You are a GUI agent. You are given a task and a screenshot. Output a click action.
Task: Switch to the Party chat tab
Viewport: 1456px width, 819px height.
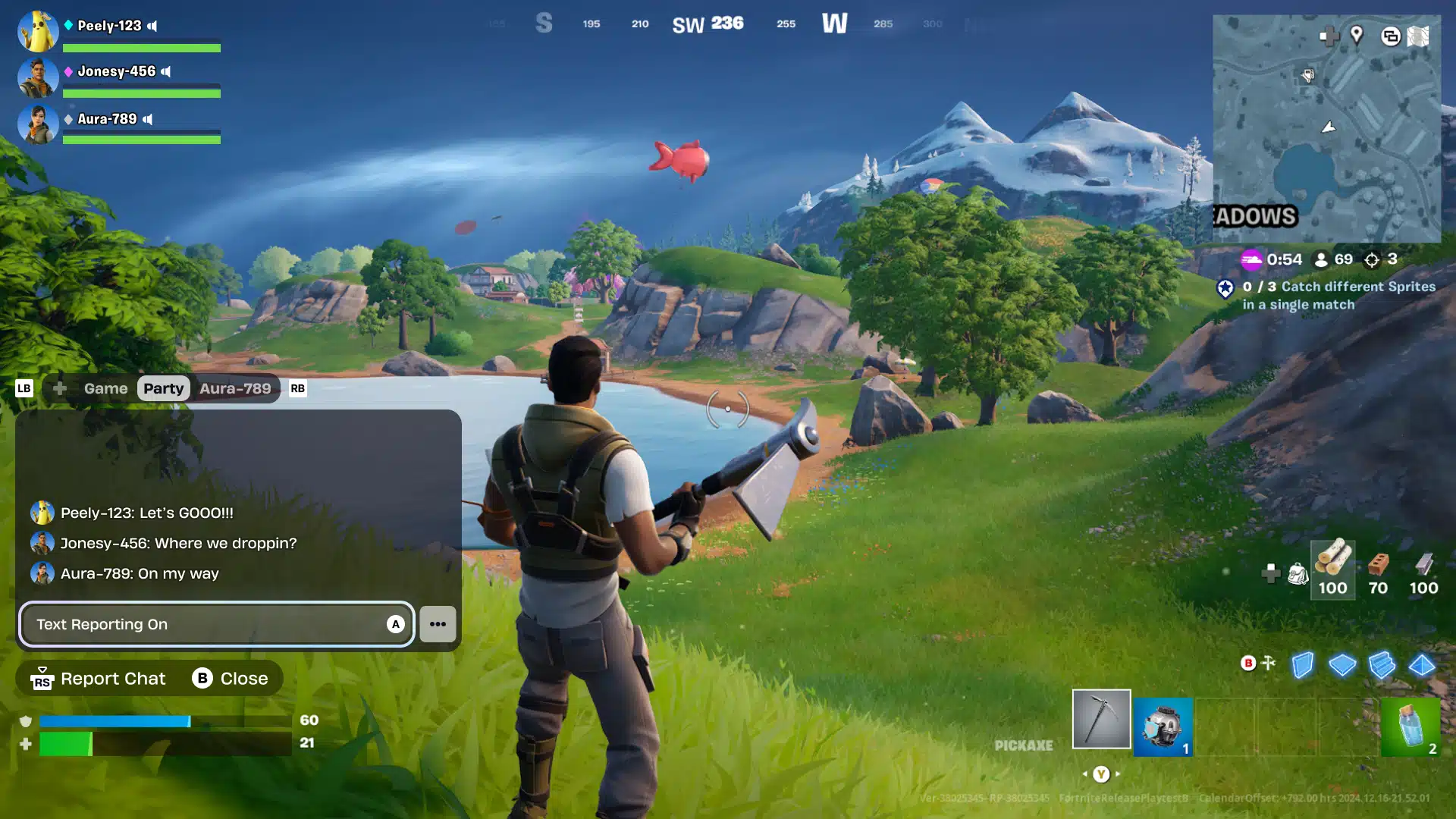tap(164, 388)
